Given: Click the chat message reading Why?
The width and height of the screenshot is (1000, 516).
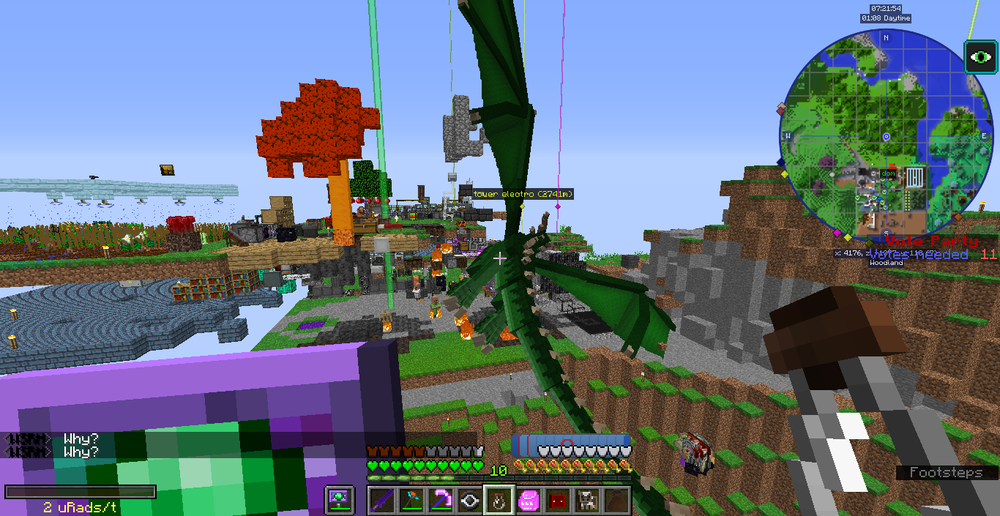Looking at the screenshot, I should click(x=80, y=439).
